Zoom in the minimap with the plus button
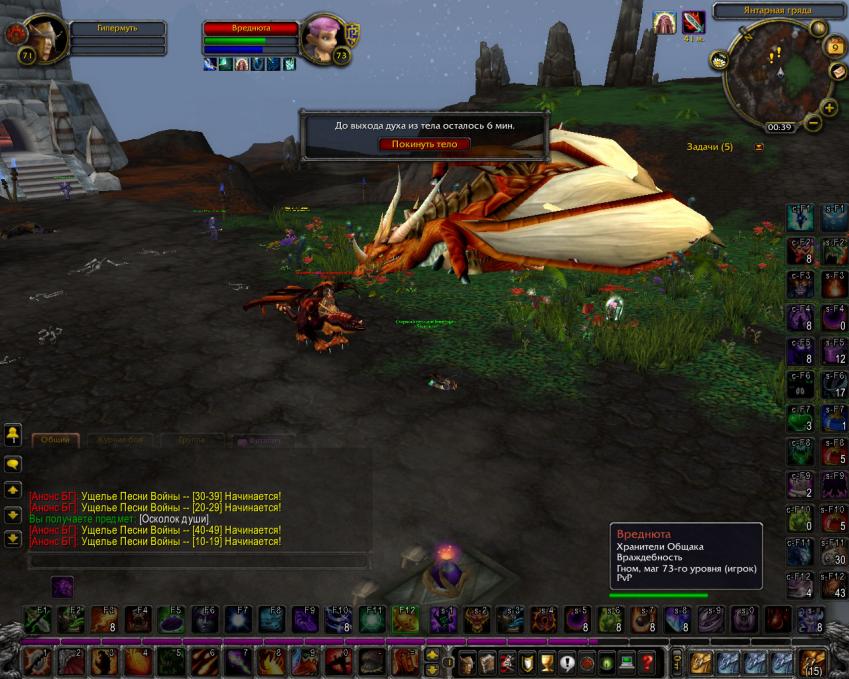Image resolution: width=849 pixels, height=679 pixels. pos(829,108)
